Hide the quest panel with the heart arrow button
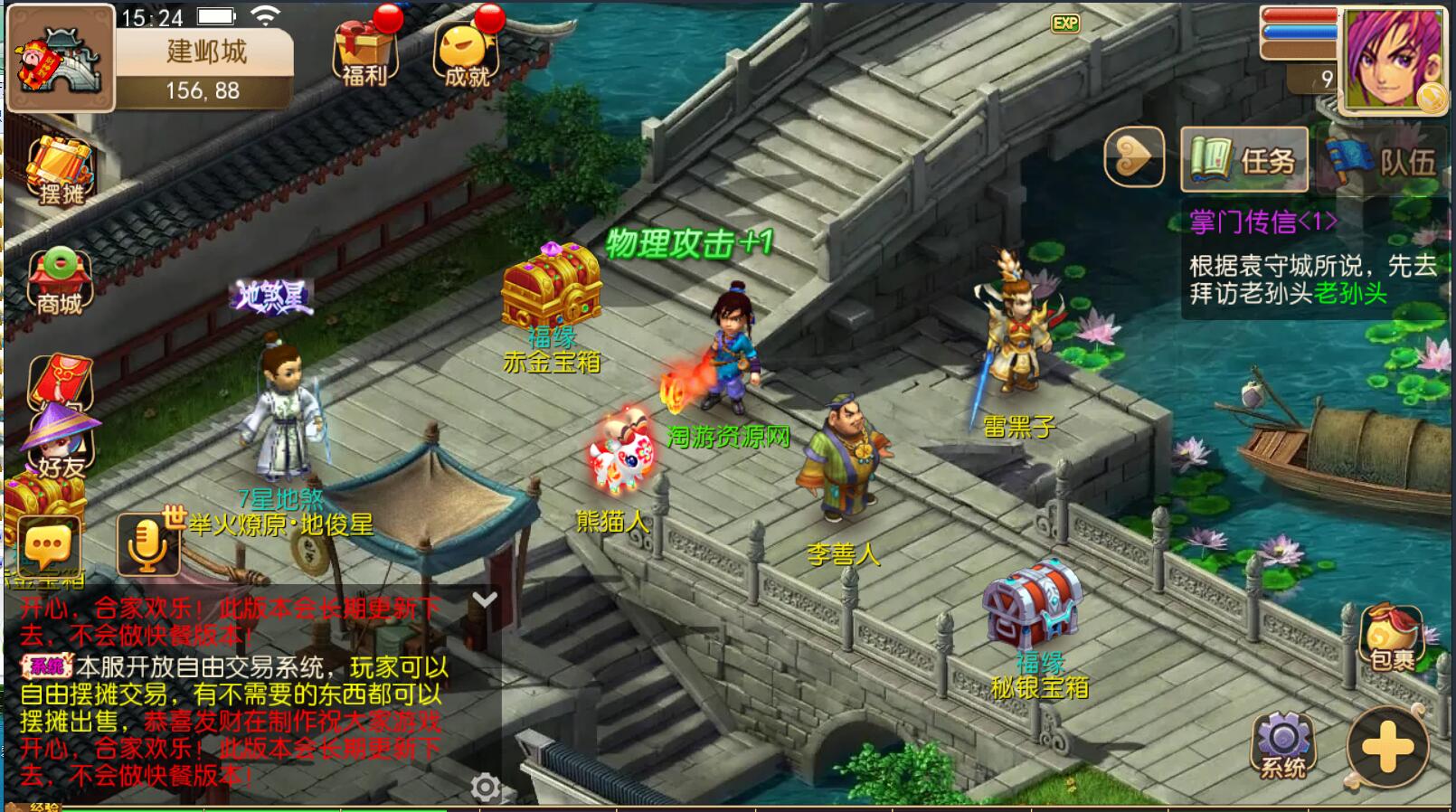The image size is (1456, 812). [x=1133, y=158]
